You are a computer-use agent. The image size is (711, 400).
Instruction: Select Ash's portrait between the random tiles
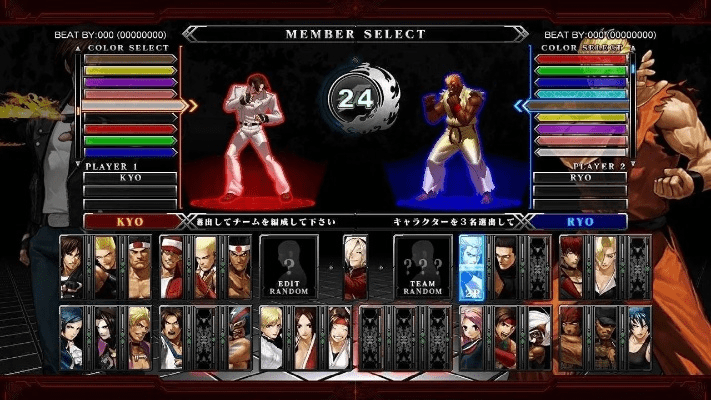[355, 266]
